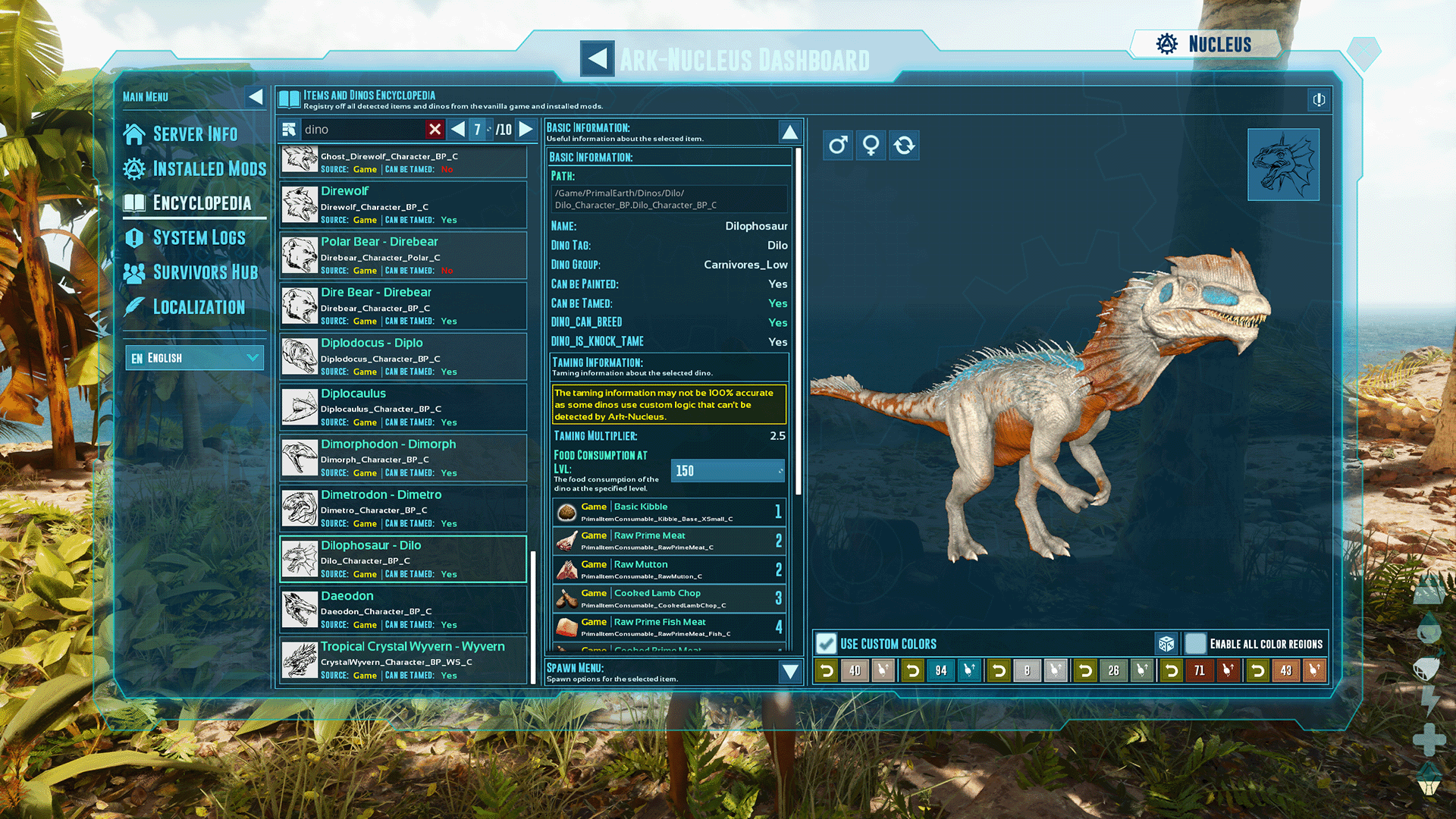Enable all color regions via its checkbox
The image size is (1456, 819).
click(x=1195, y=643)
